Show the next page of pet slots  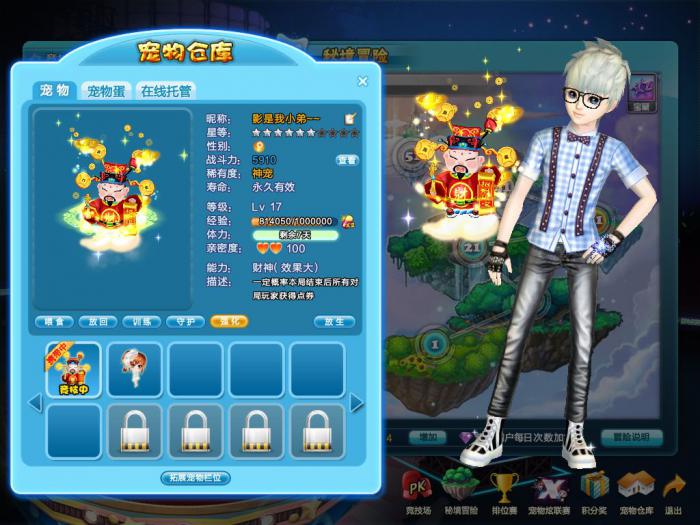click(357, 402)
